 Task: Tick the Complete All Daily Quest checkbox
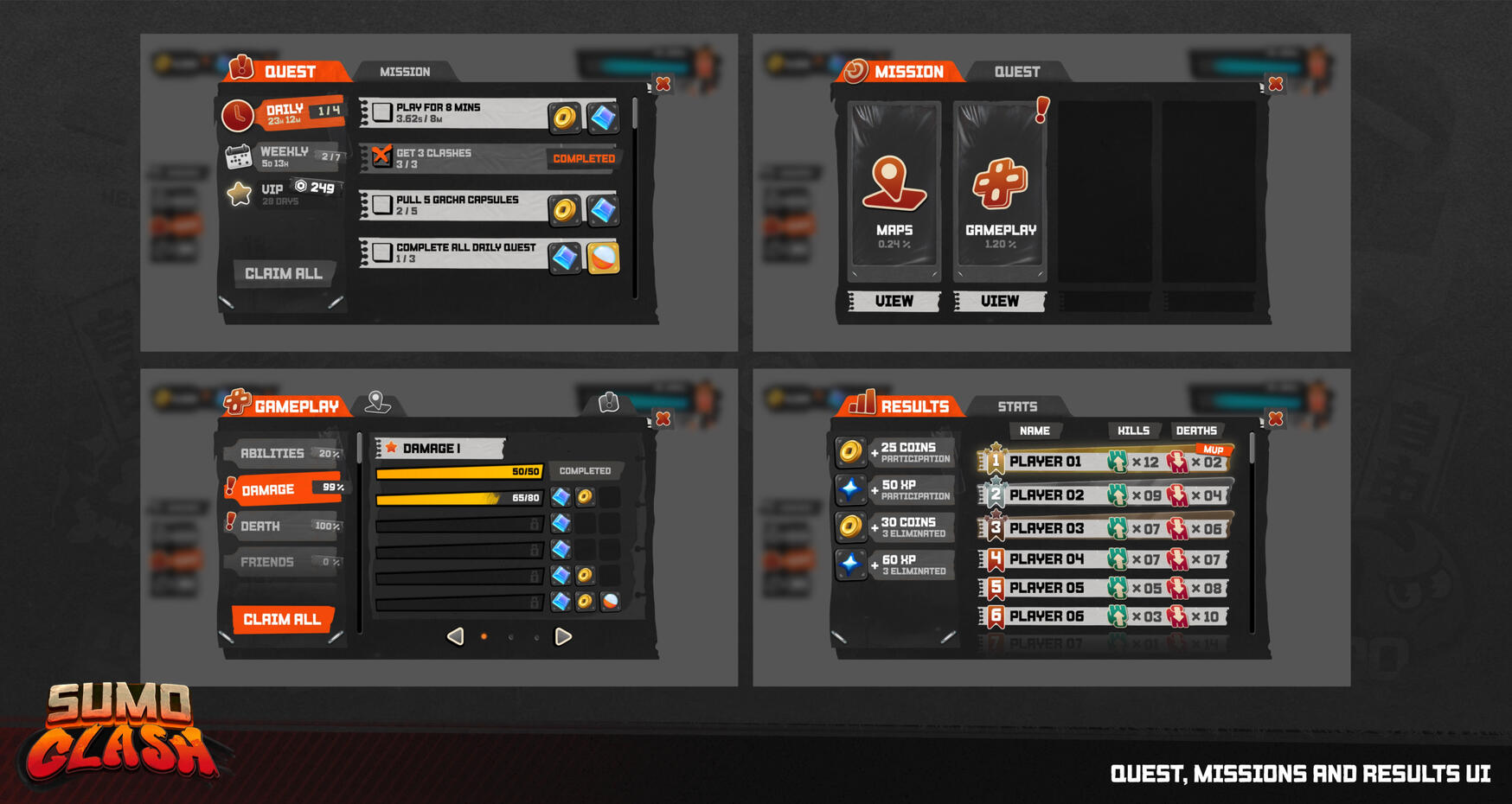click(382, 252)
